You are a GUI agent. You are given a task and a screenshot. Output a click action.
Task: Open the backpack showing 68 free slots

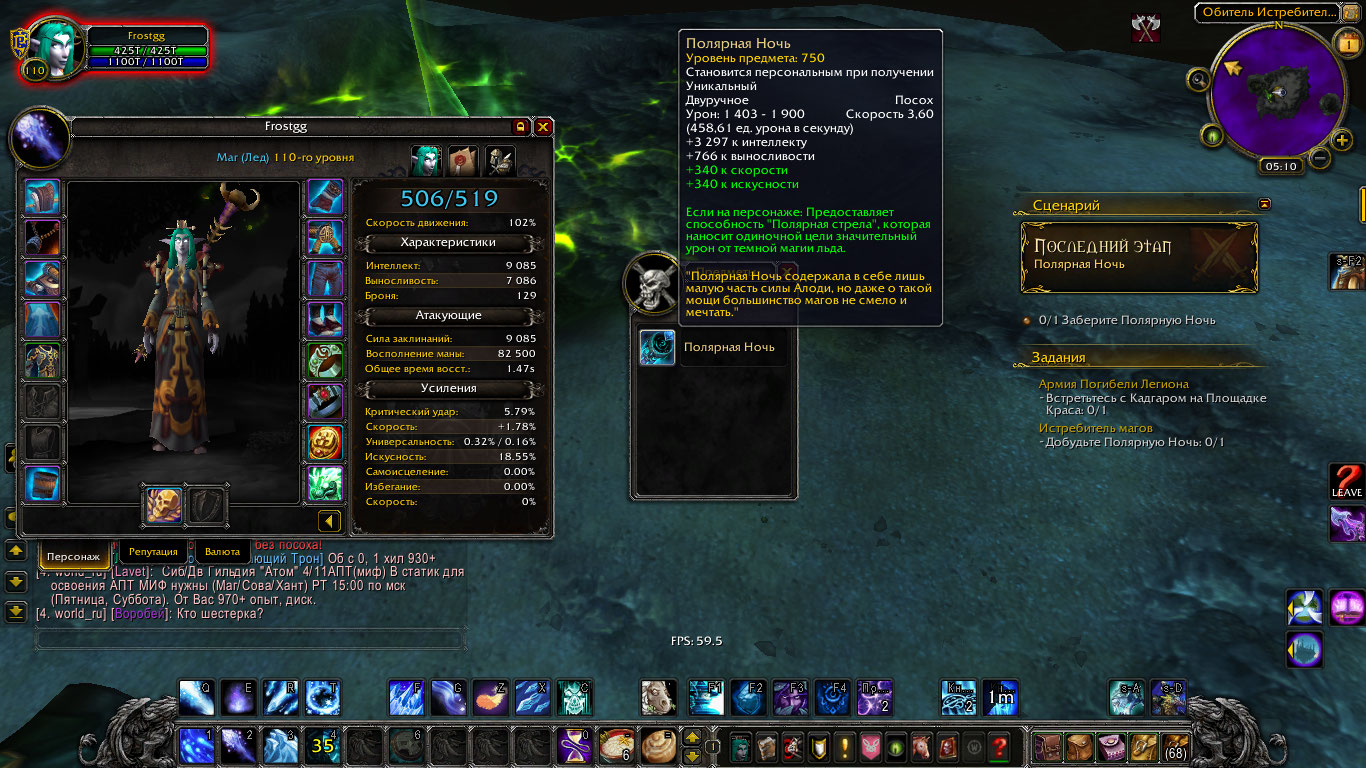(1175, 746)
